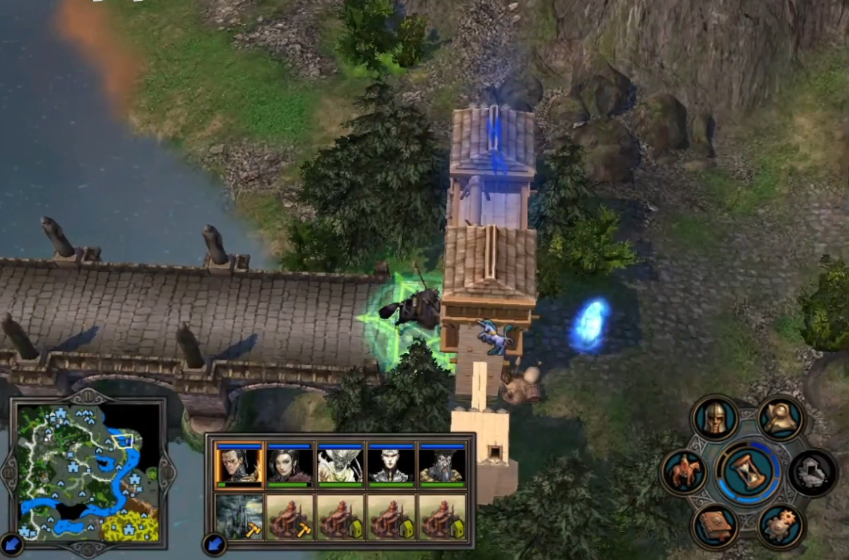Click on the adventure minimap

pos(83,471)
